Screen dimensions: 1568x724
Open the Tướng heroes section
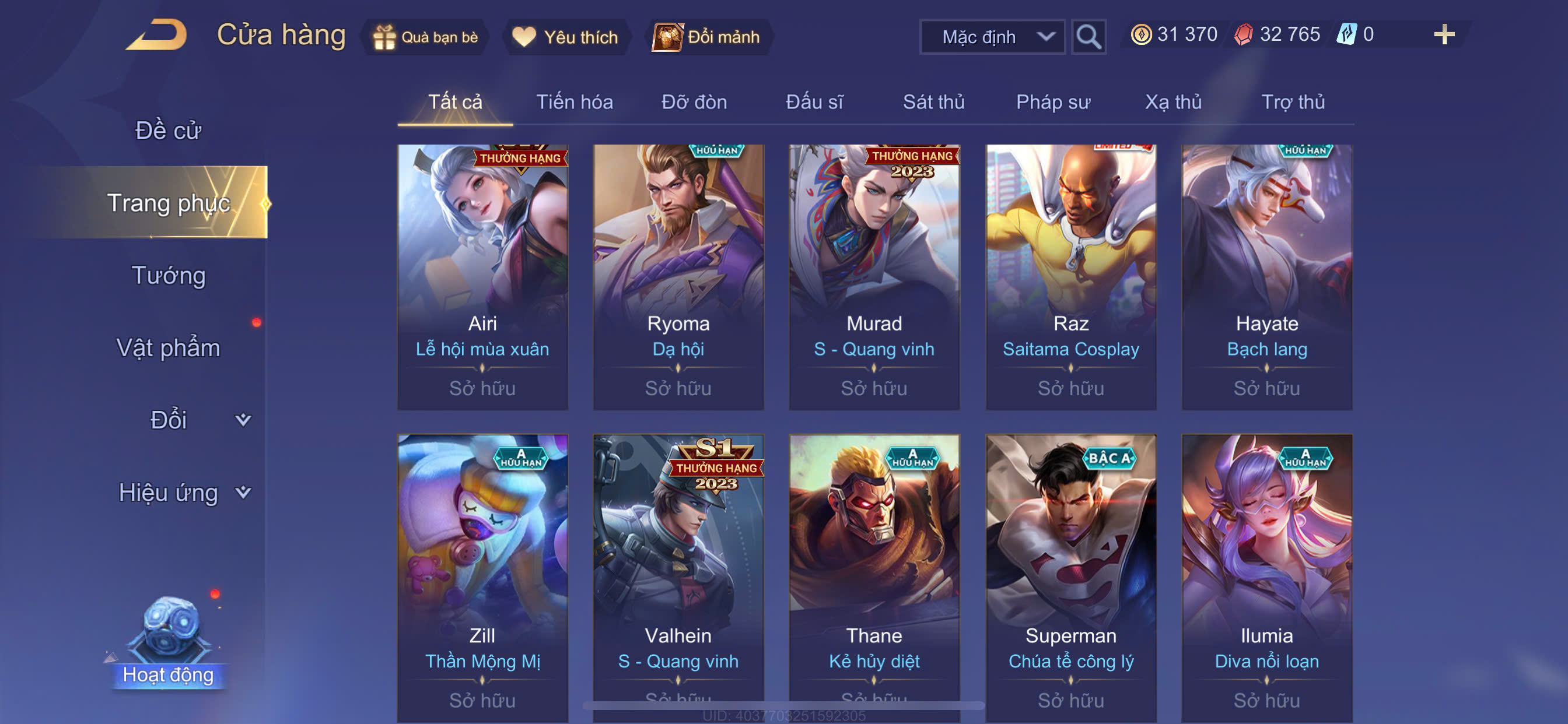coord(169,276)
